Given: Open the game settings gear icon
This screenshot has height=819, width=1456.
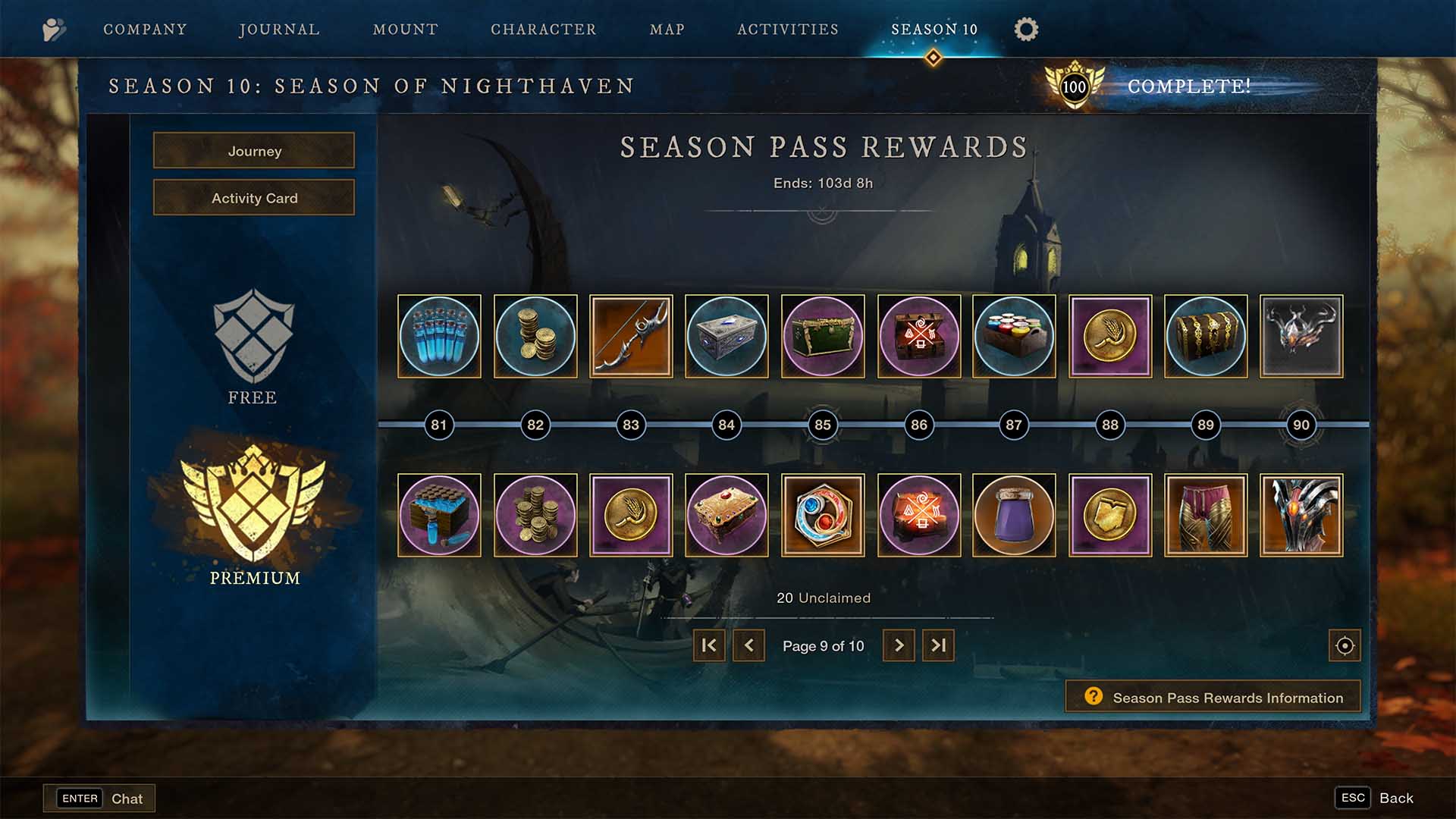Looking at the screenshot, I should (1025, 29).
